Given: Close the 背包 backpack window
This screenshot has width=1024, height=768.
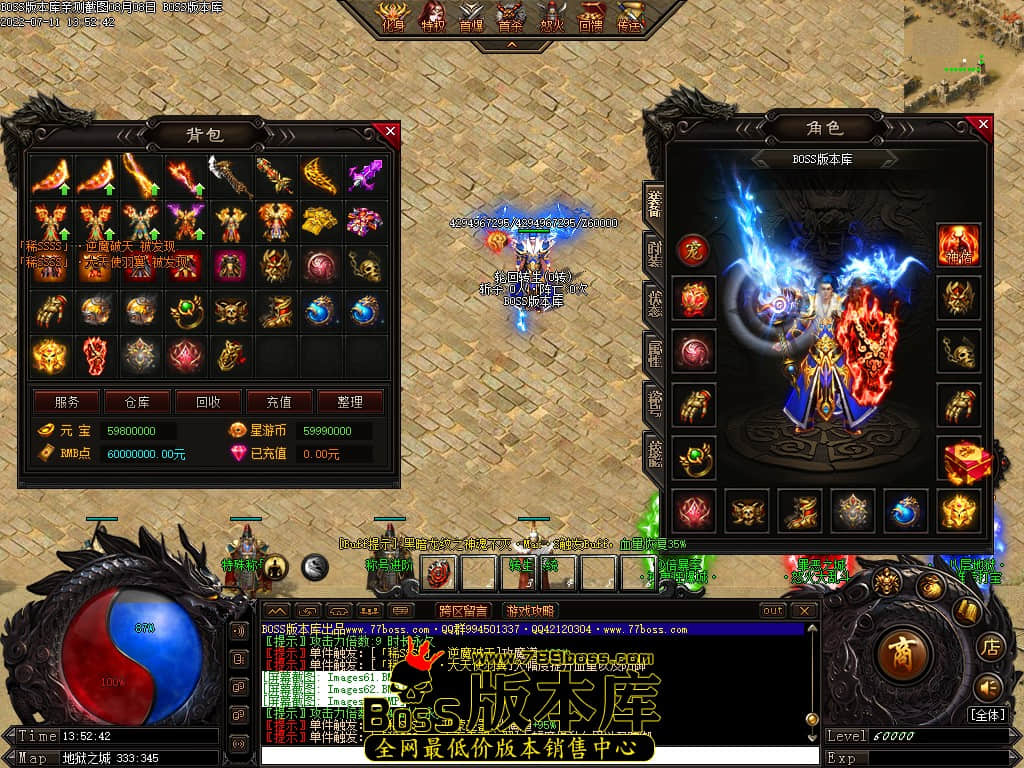Looking at the screenshot, I should (x=390, y=131).
